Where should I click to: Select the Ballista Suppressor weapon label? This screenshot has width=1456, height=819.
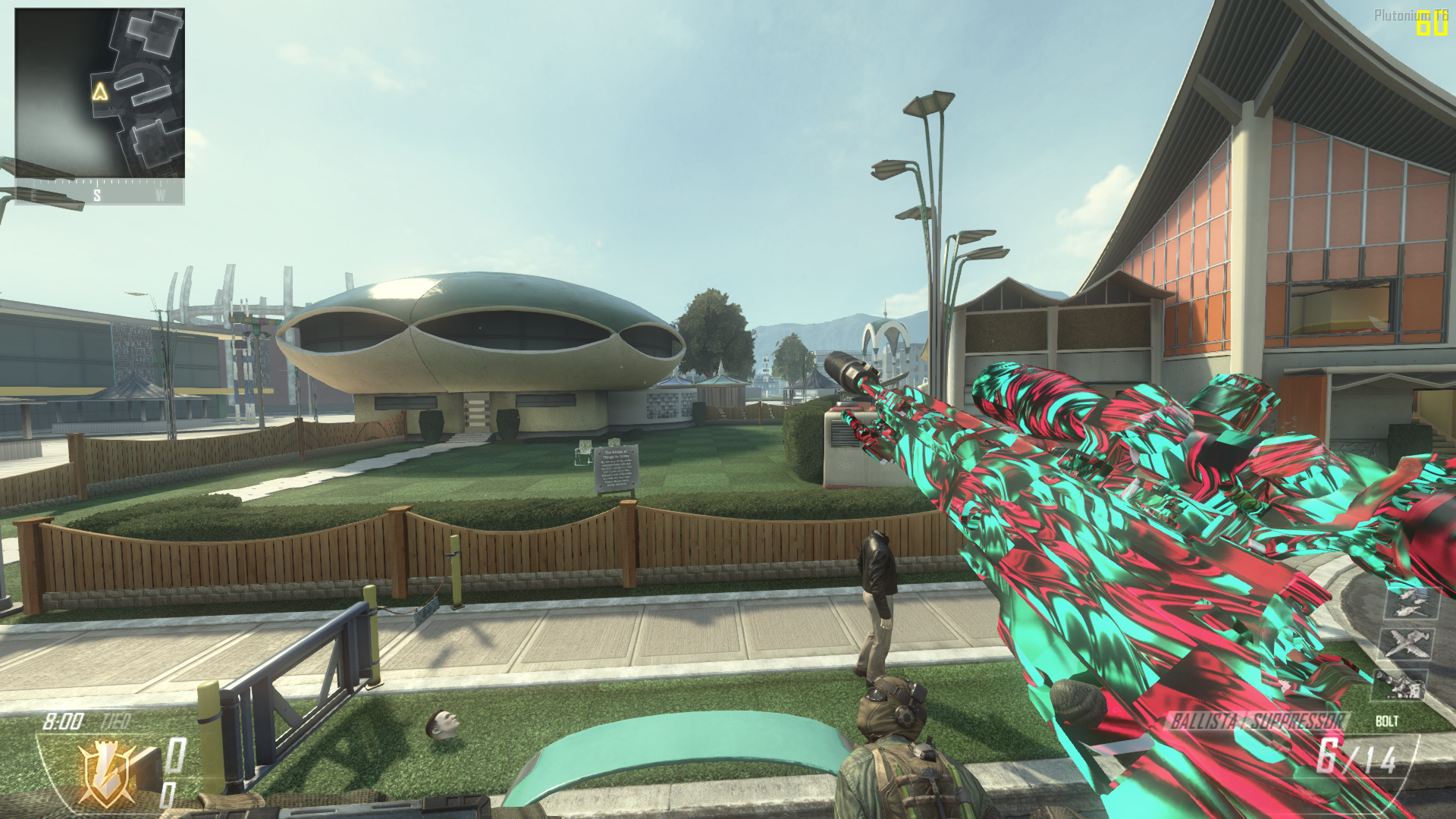(1257, 721)
